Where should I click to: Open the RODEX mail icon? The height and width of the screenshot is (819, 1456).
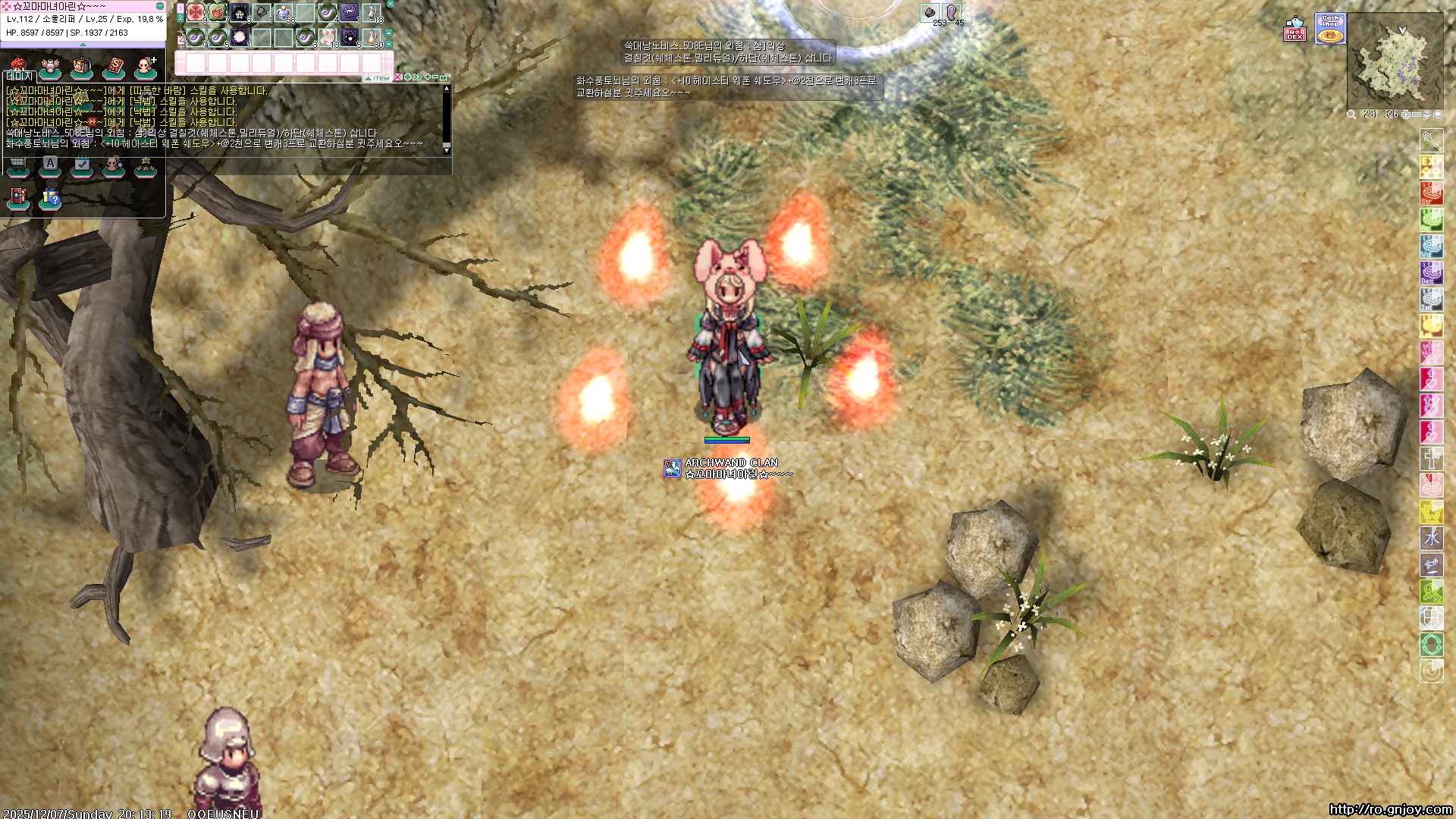tap(1294, 29)
